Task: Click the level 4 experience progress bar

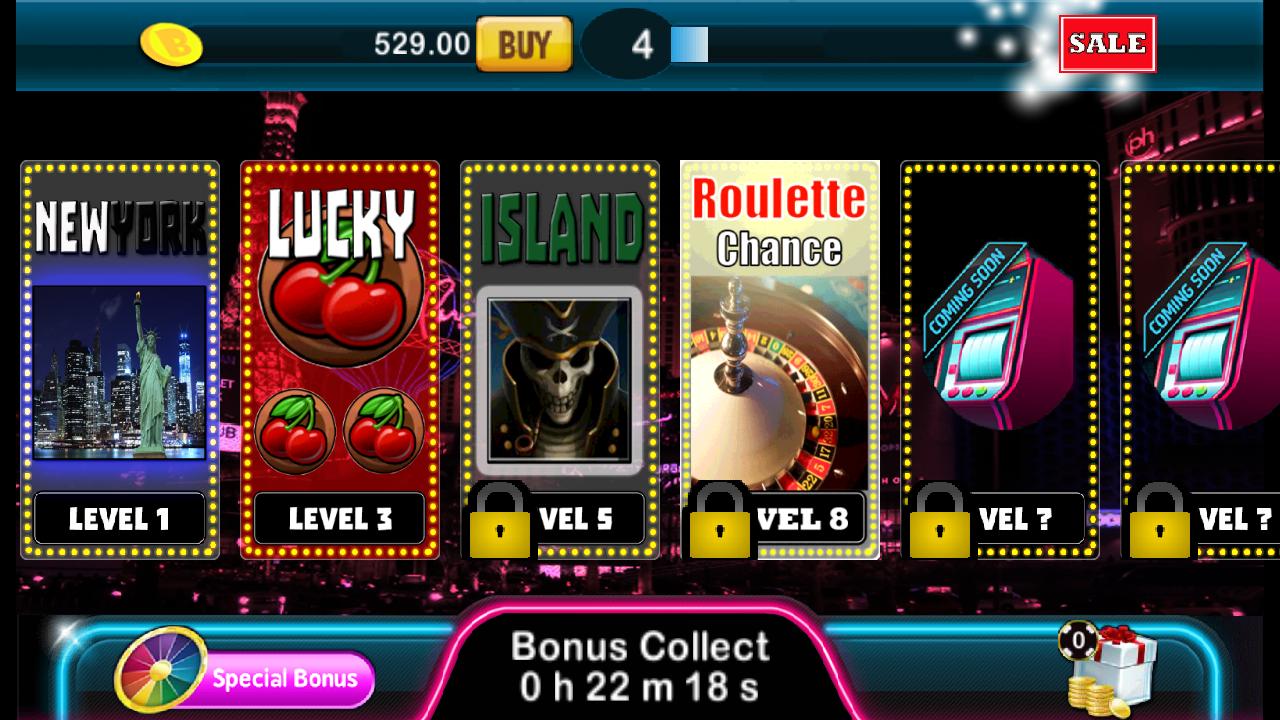Action: click(x=690, y=42)
